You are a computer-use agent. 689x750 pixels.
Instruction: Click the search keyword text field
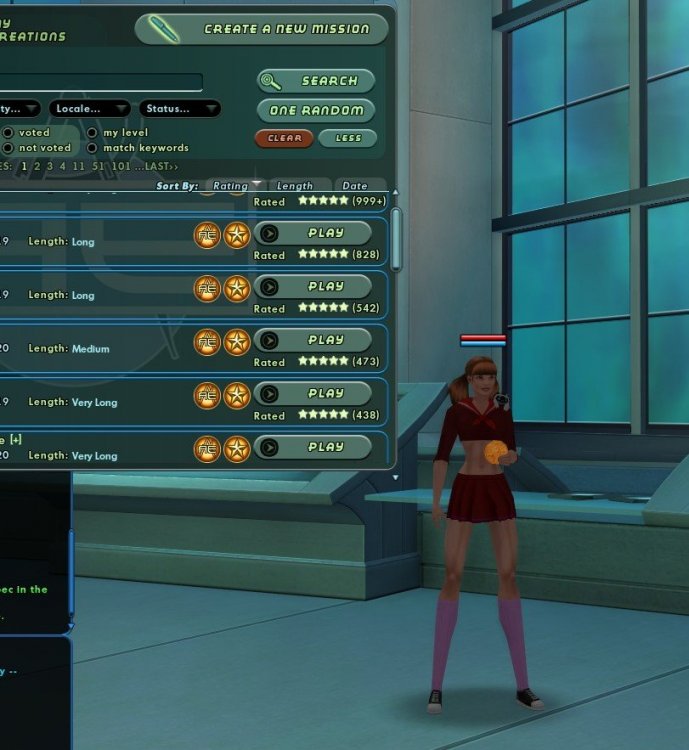click(x=100, y=82)
